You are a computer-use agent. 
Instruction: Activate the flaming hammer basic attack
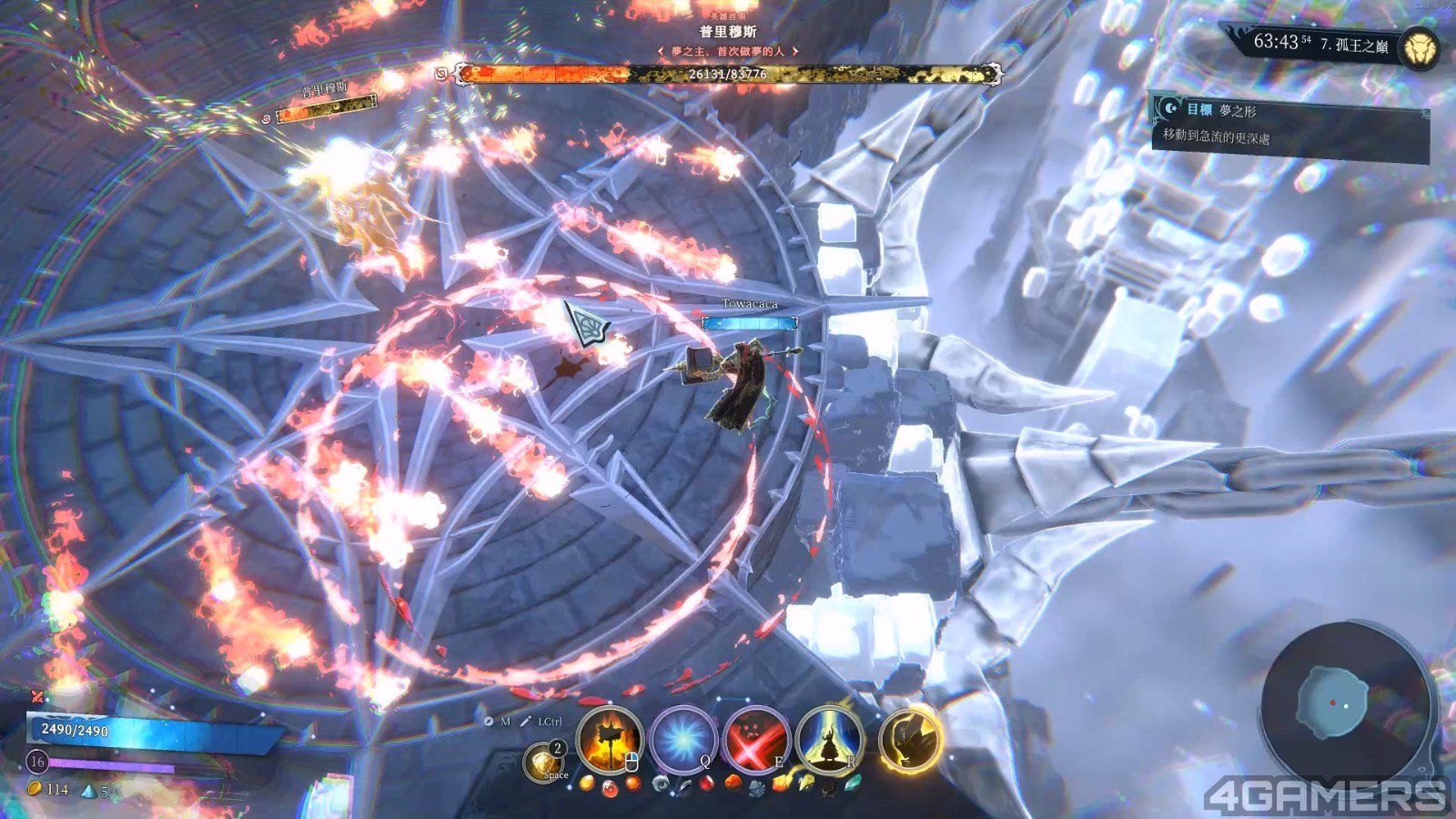(x=609, y=741)
